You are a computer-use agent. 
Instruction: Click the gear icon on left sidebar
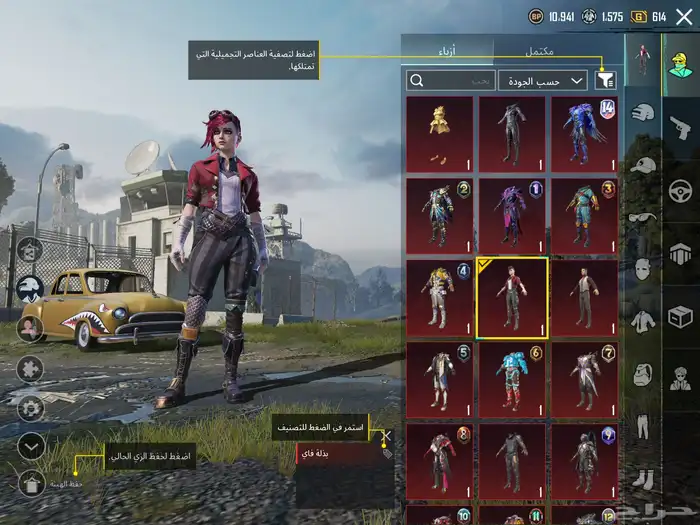click(31, 408)
